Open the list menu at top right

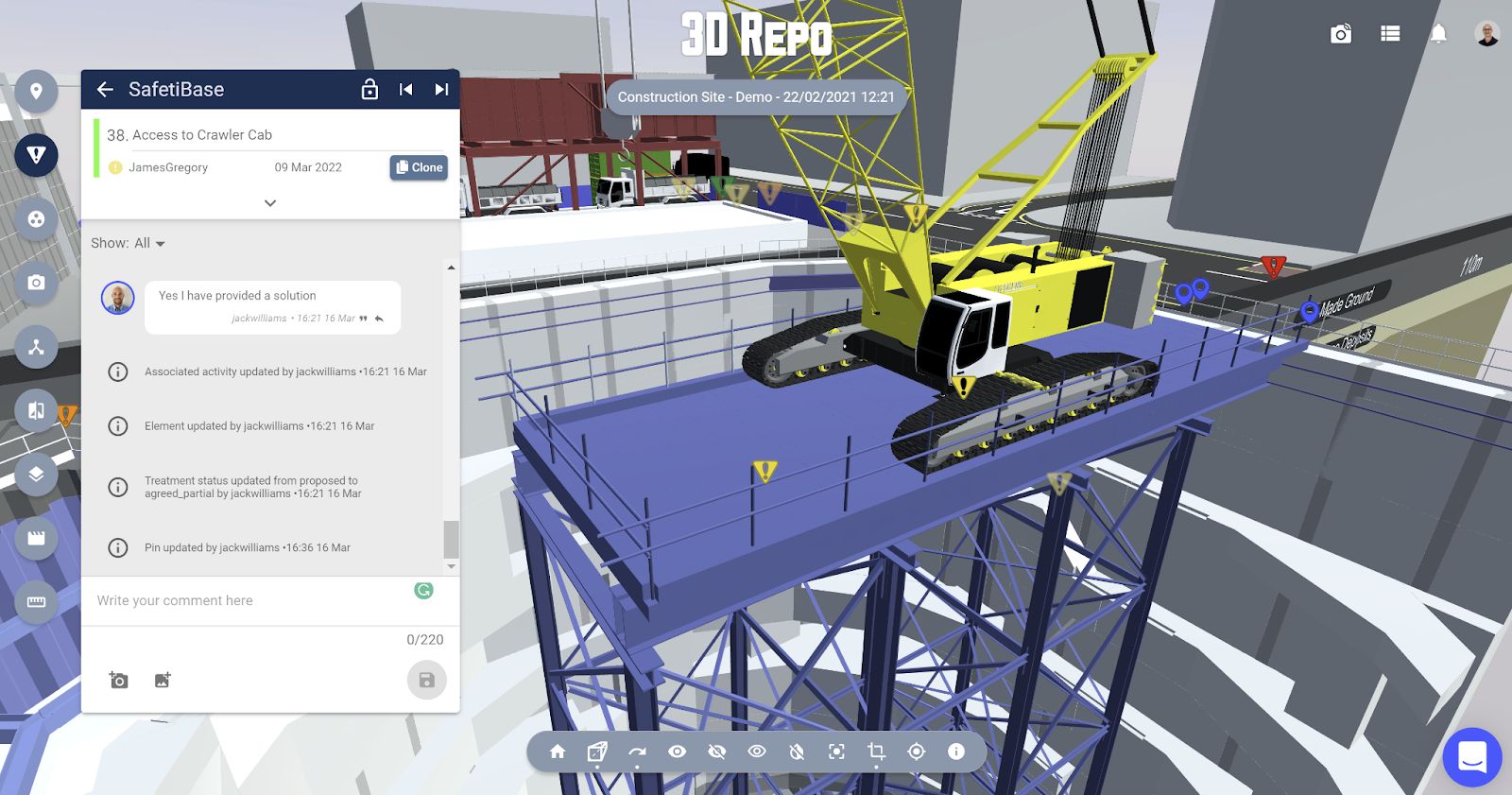click(1389, 33)
